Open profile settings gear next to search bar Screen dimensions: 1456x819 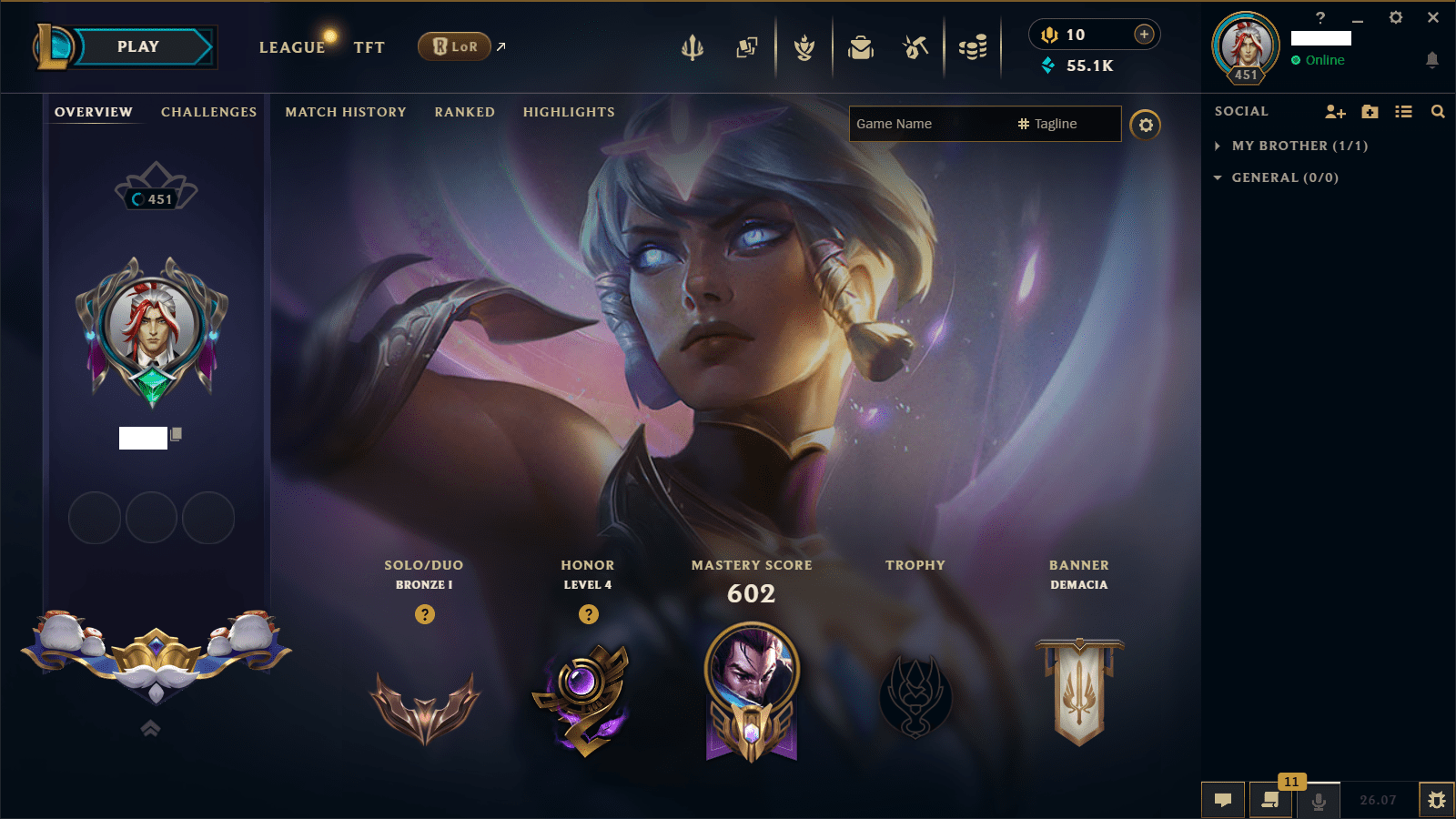(x=1146, y=125)
